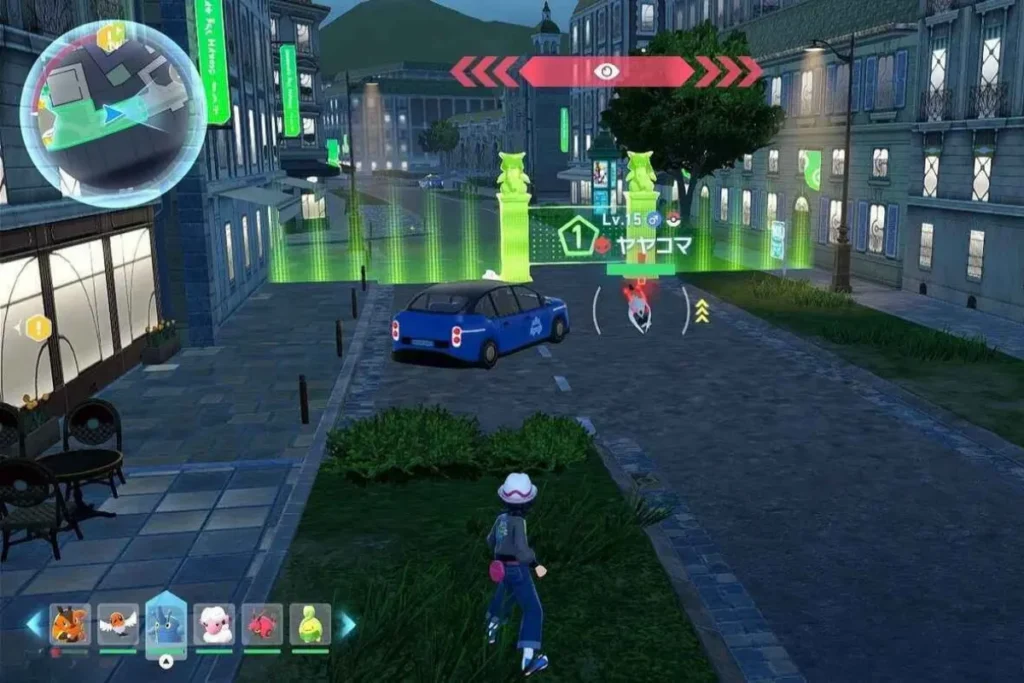Choose the red bug Pokémon party slot
Viewport: 1024px width, 683px height.
click(x=262, y=625)
